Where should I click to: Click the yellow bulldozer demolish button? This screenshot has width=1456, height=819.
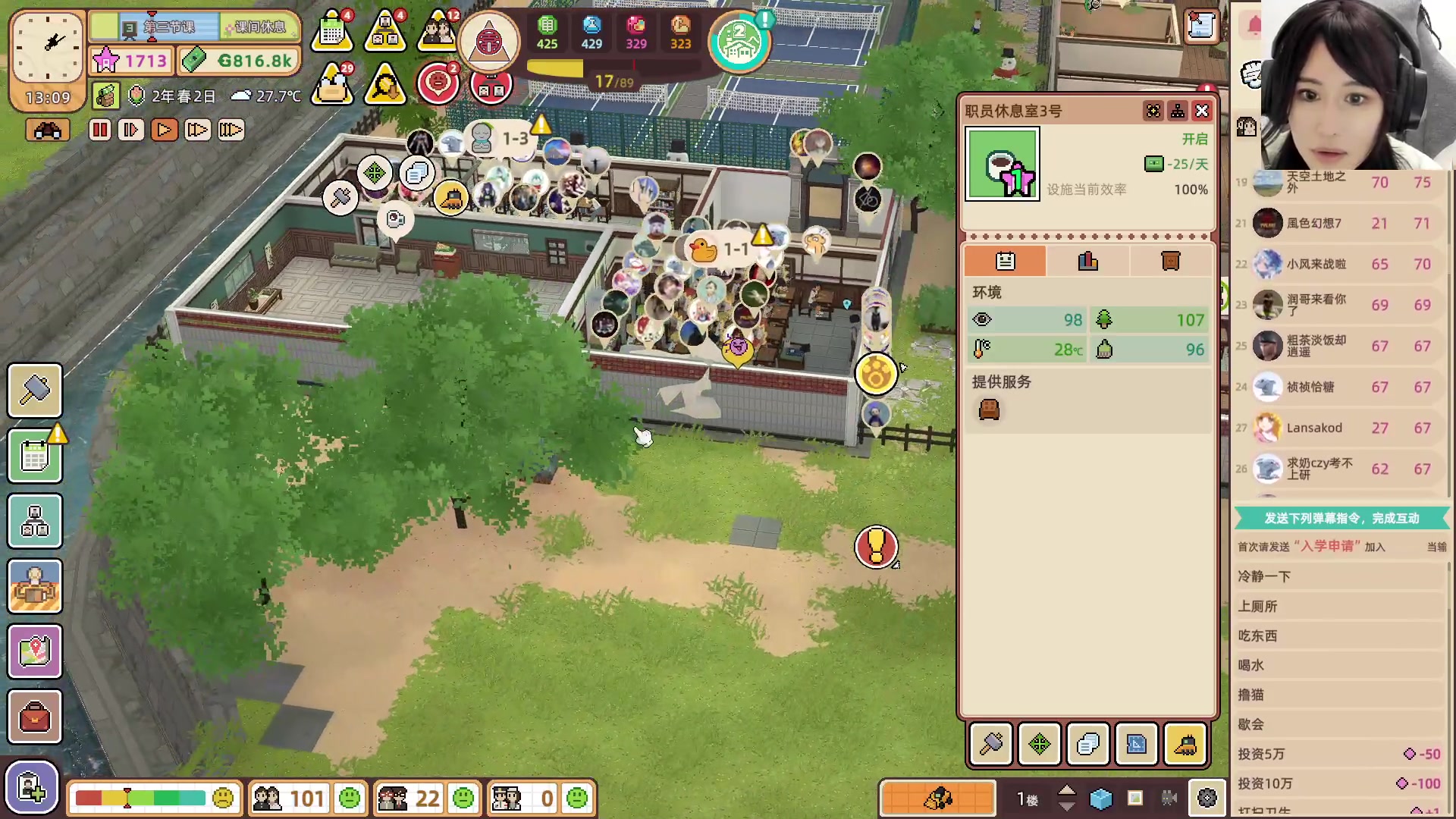1185,745
